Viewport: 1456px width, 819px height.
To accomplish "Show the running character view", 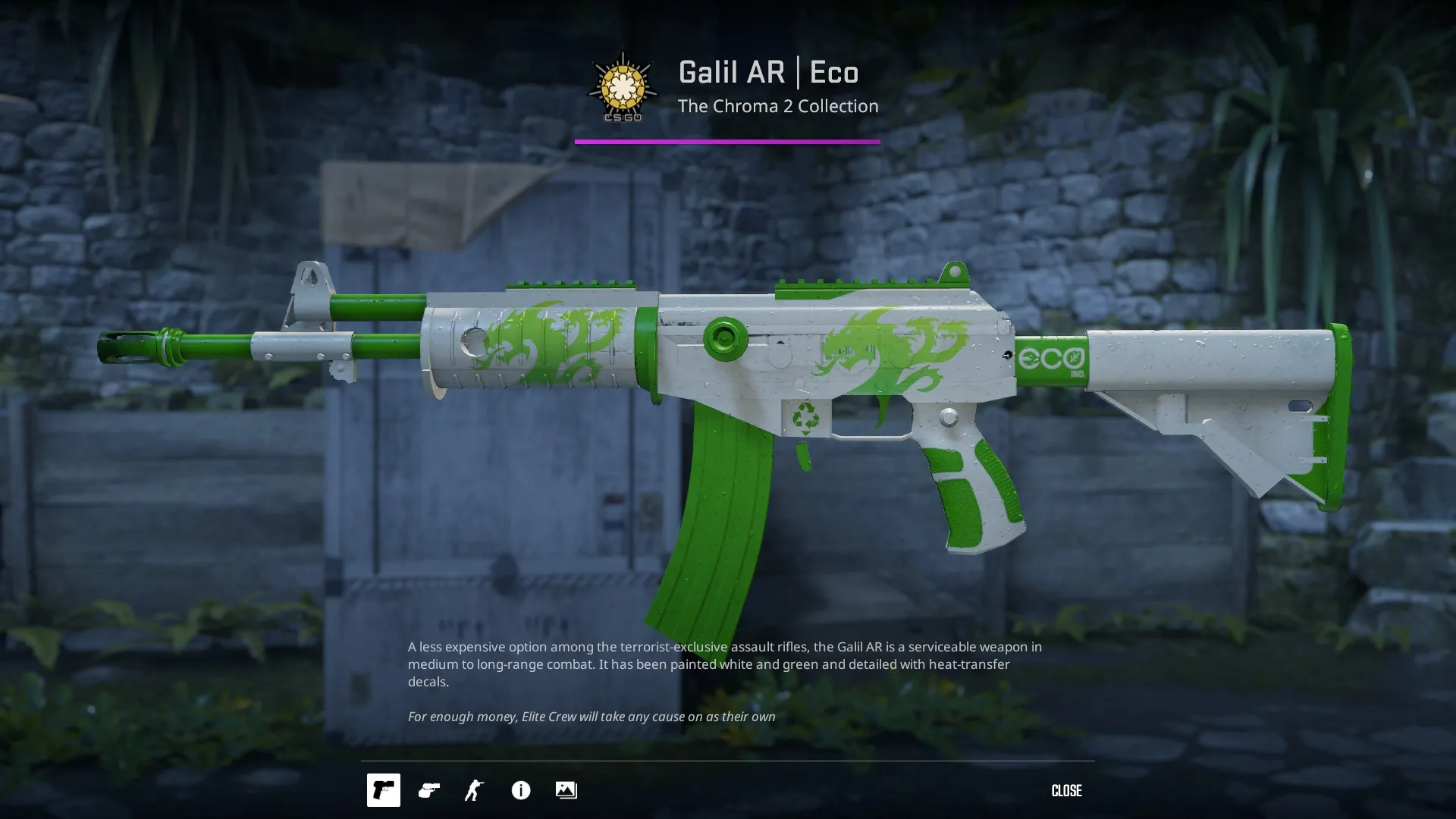I will click(474, 790).
